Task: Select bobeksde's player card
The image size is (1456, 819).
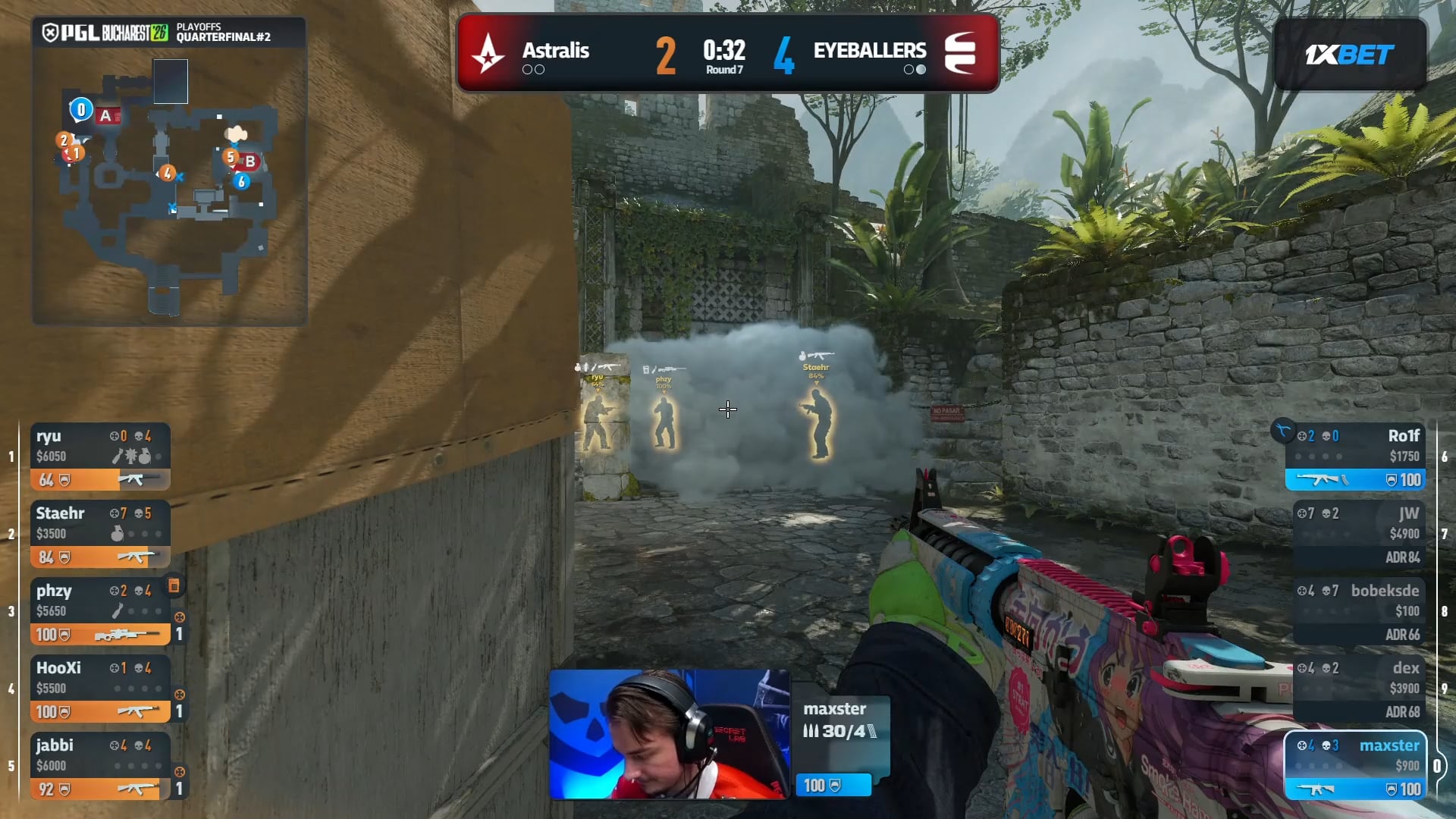Action: coord(1358,611)
